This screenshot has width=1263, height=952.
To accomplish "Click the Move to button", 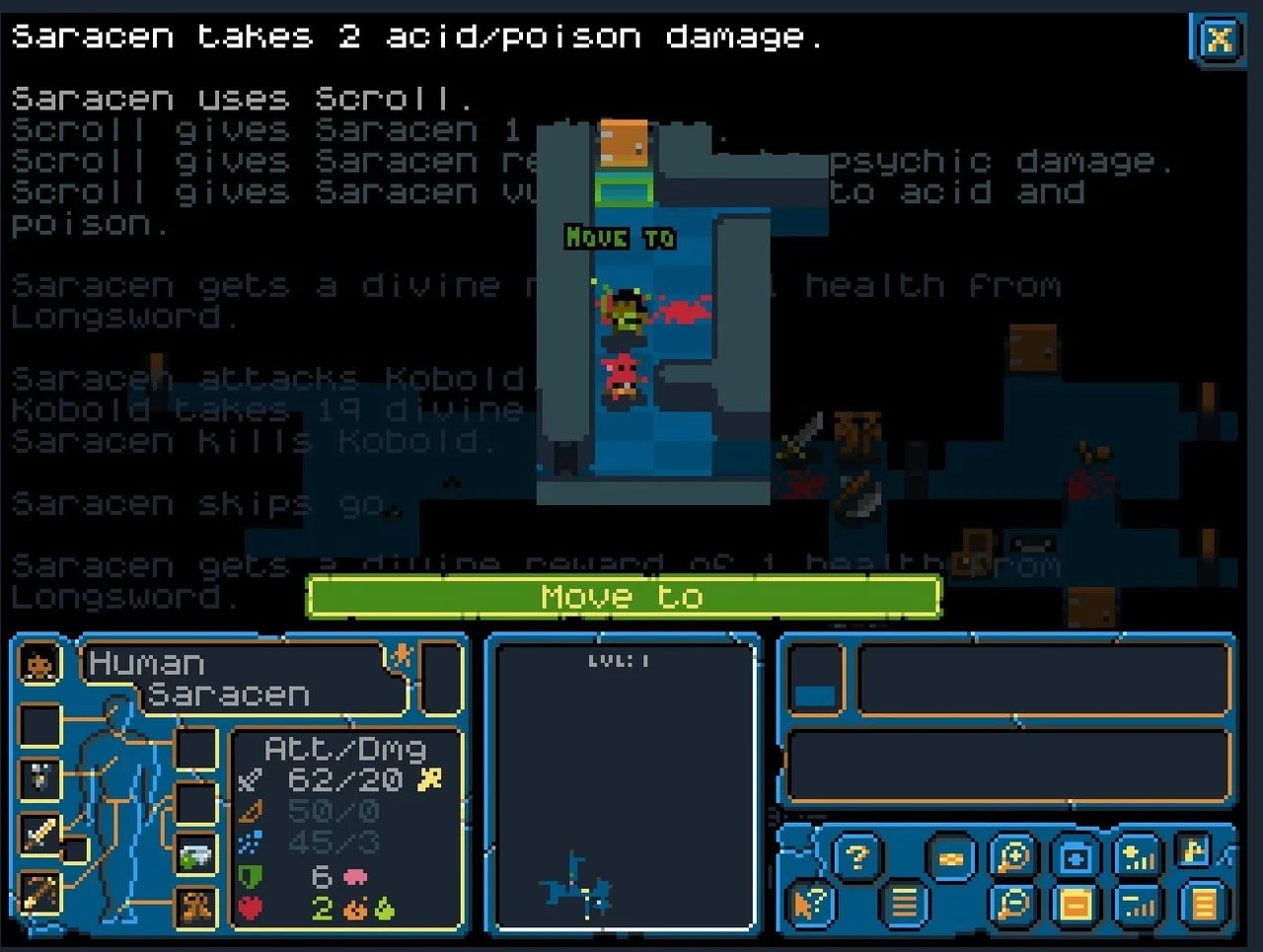I will pyautogui.click(x=622, y=596).
